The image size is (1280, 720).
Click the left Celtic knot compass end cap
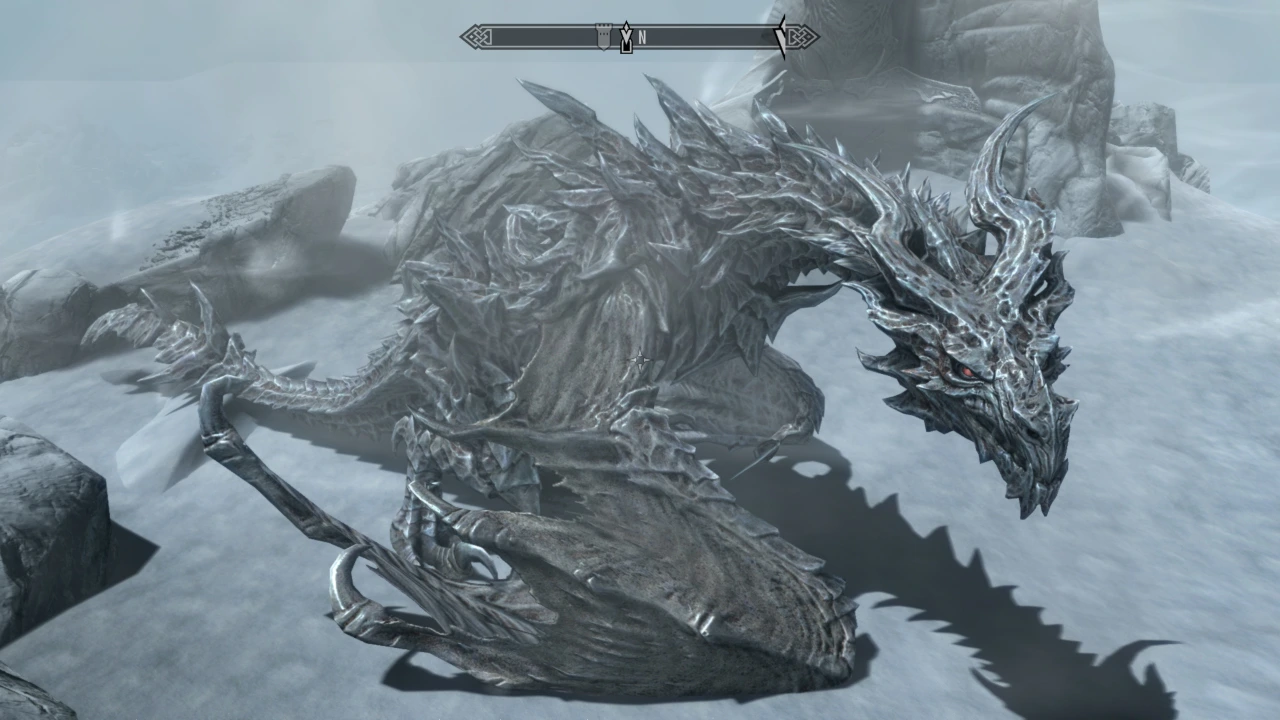point(478,36)
